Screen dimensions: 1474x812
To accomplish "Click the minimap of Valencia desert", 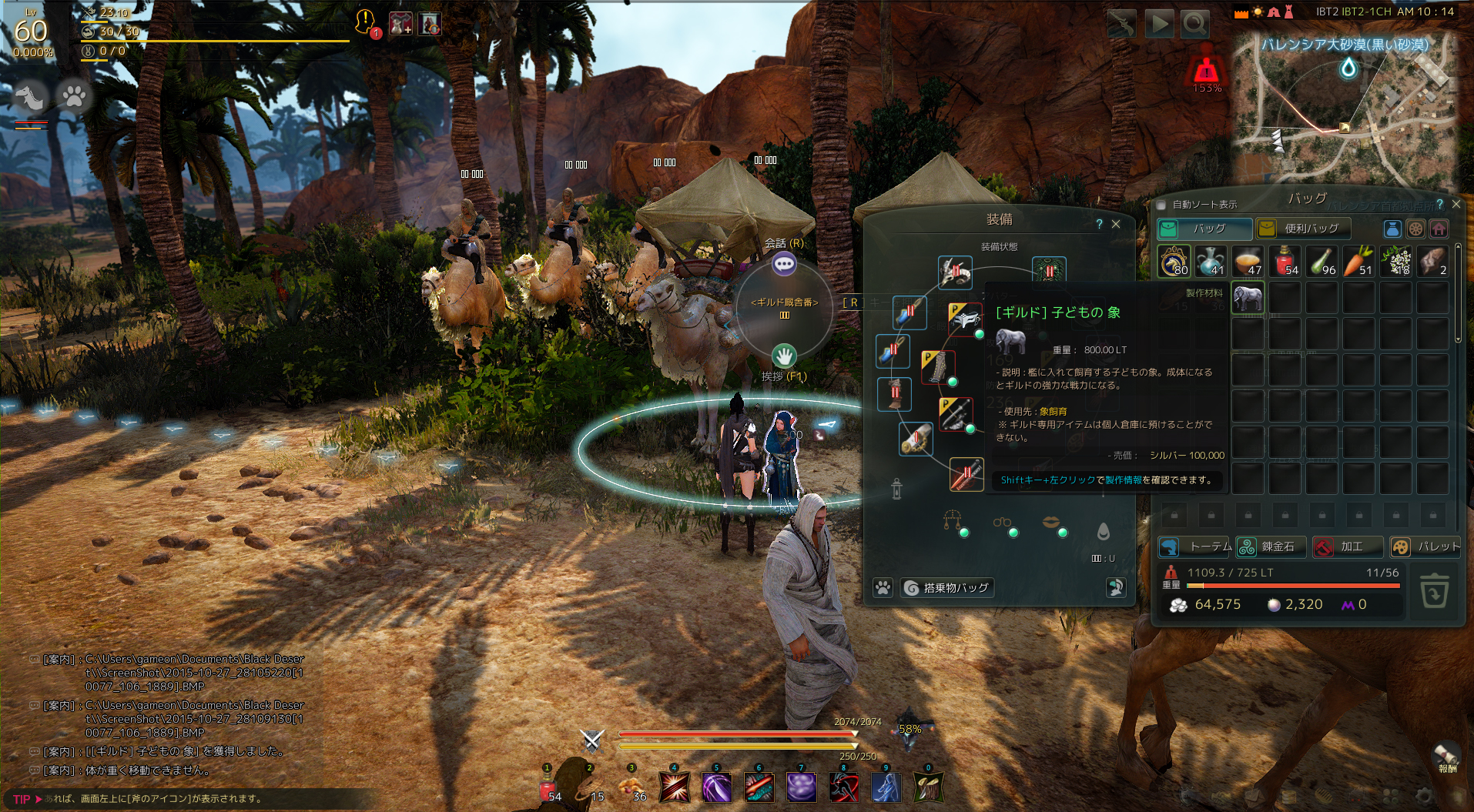I will pos(1345,108).
